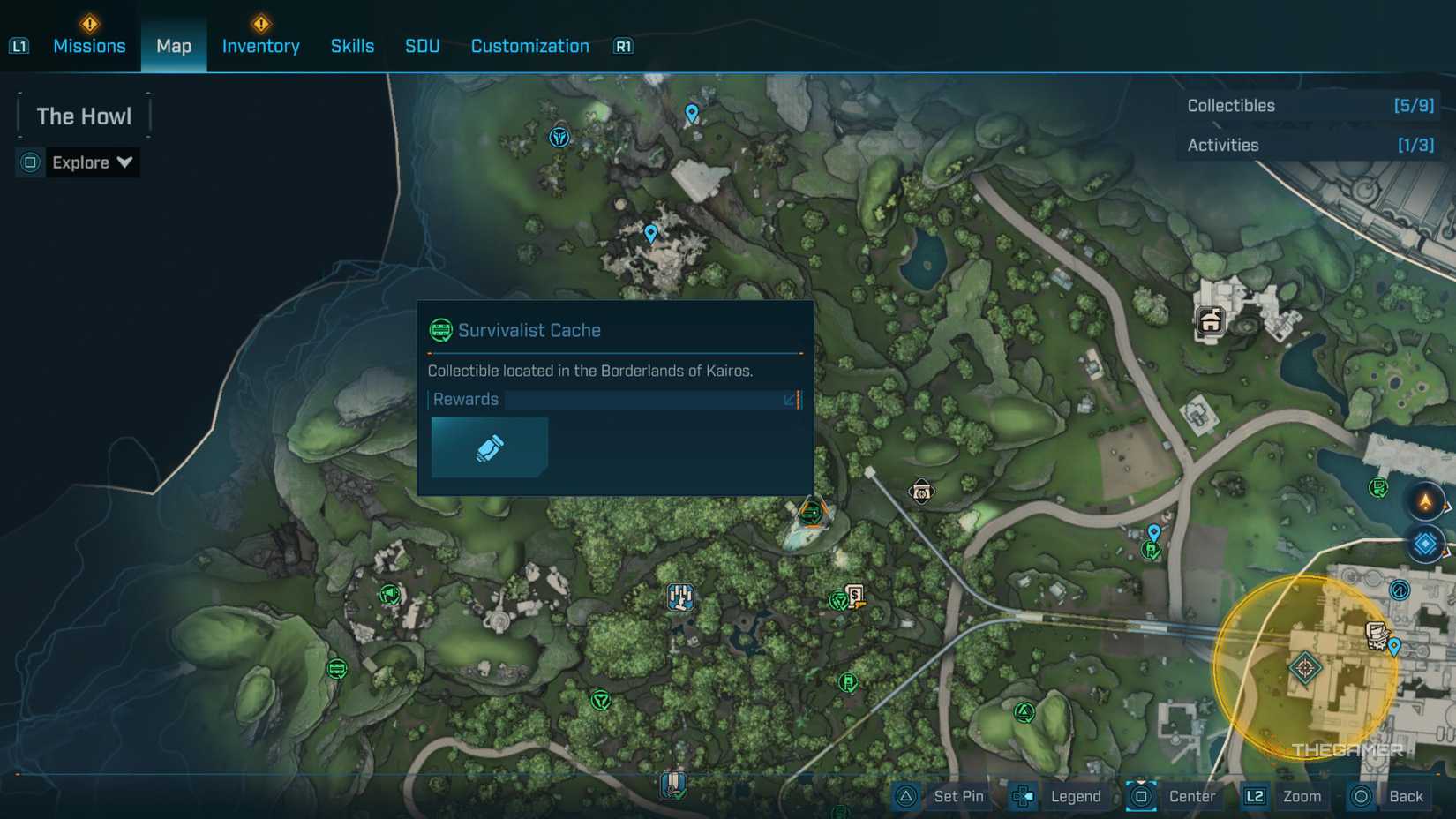The image size is (1456, 819).
Task: Collapse the Rewards section of the tooltip
Action: tap(791, 400)
